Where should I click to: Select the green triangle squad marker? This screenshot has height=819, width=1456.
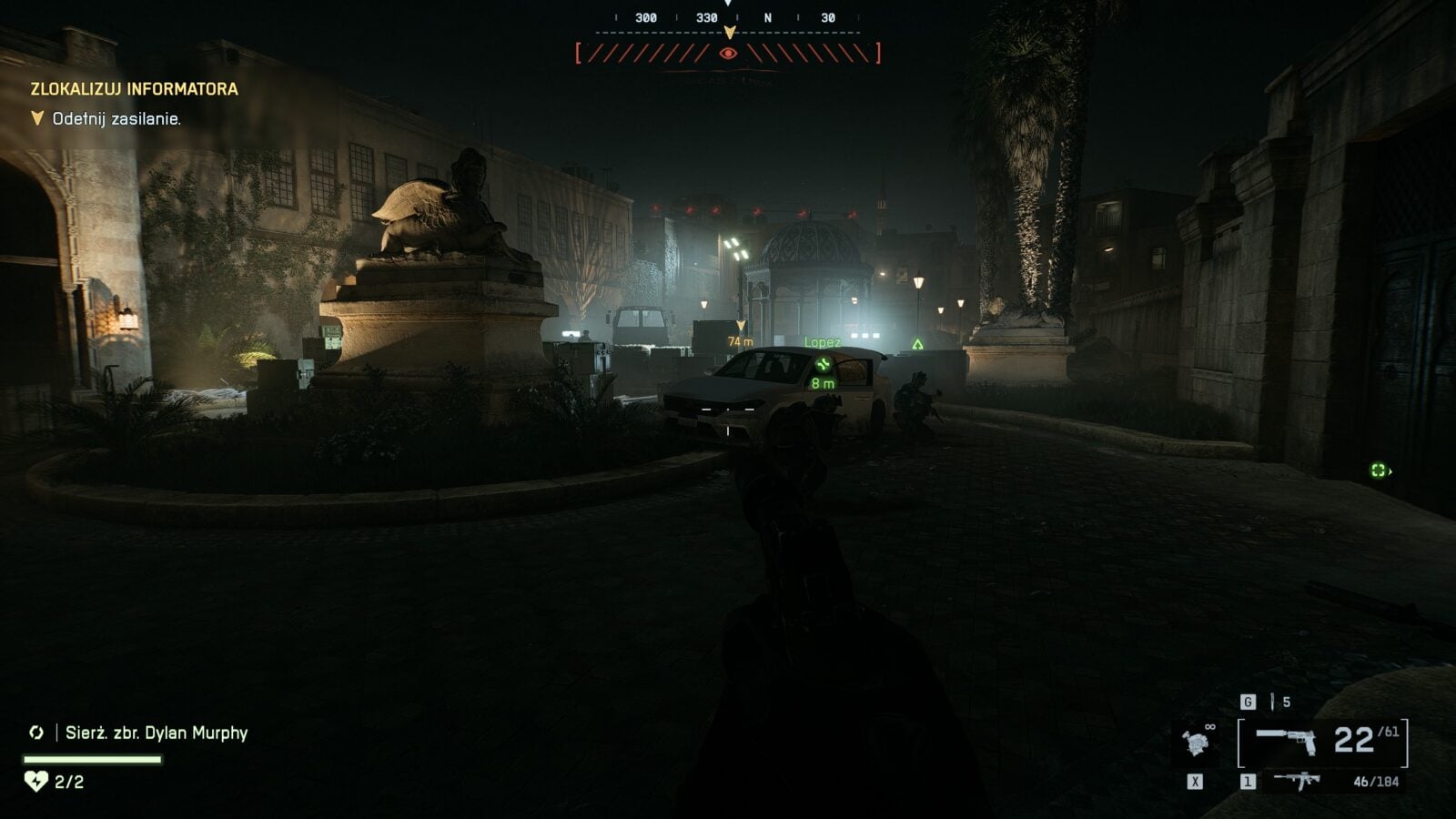tap(918, 344)
